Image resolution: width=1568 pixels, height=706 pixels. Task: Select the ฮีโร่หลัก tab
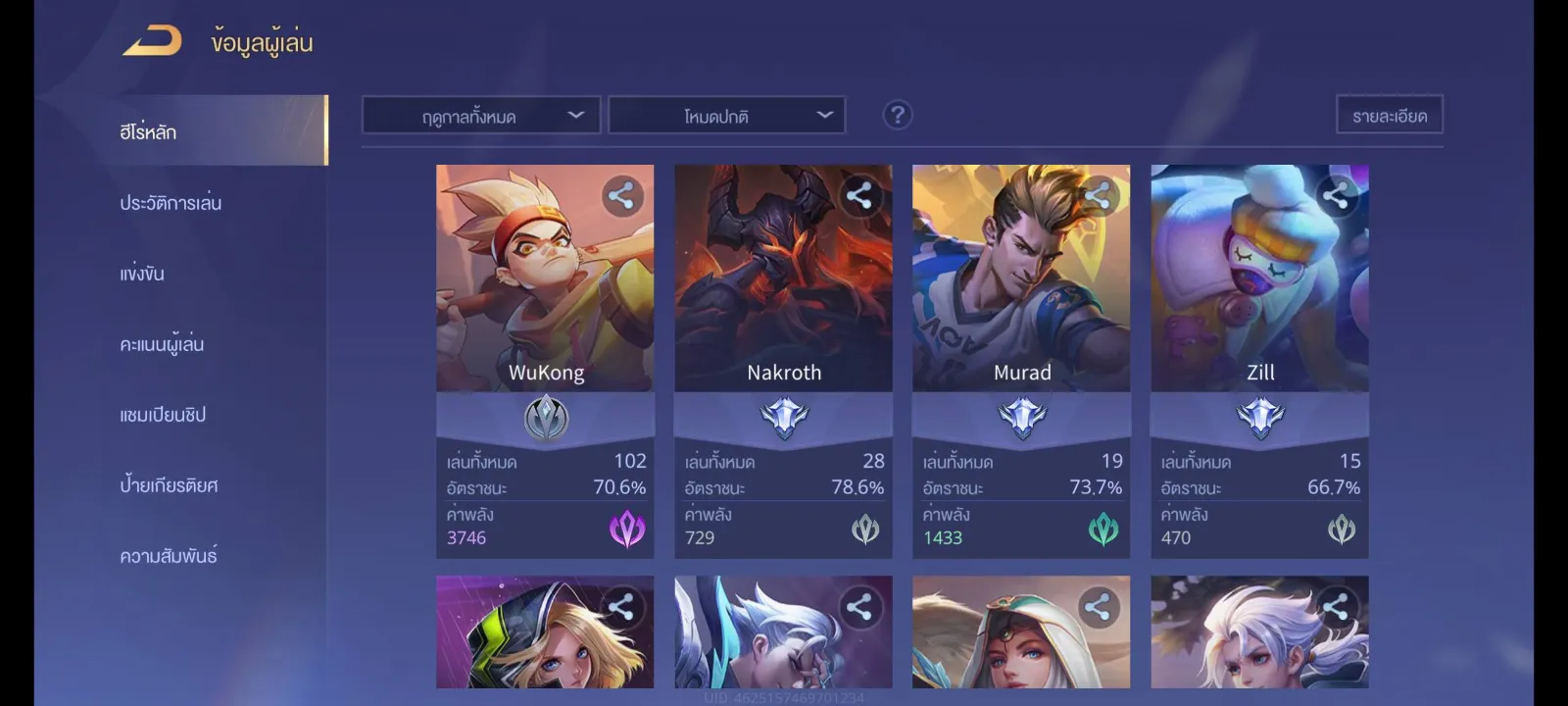coord(149,131)
